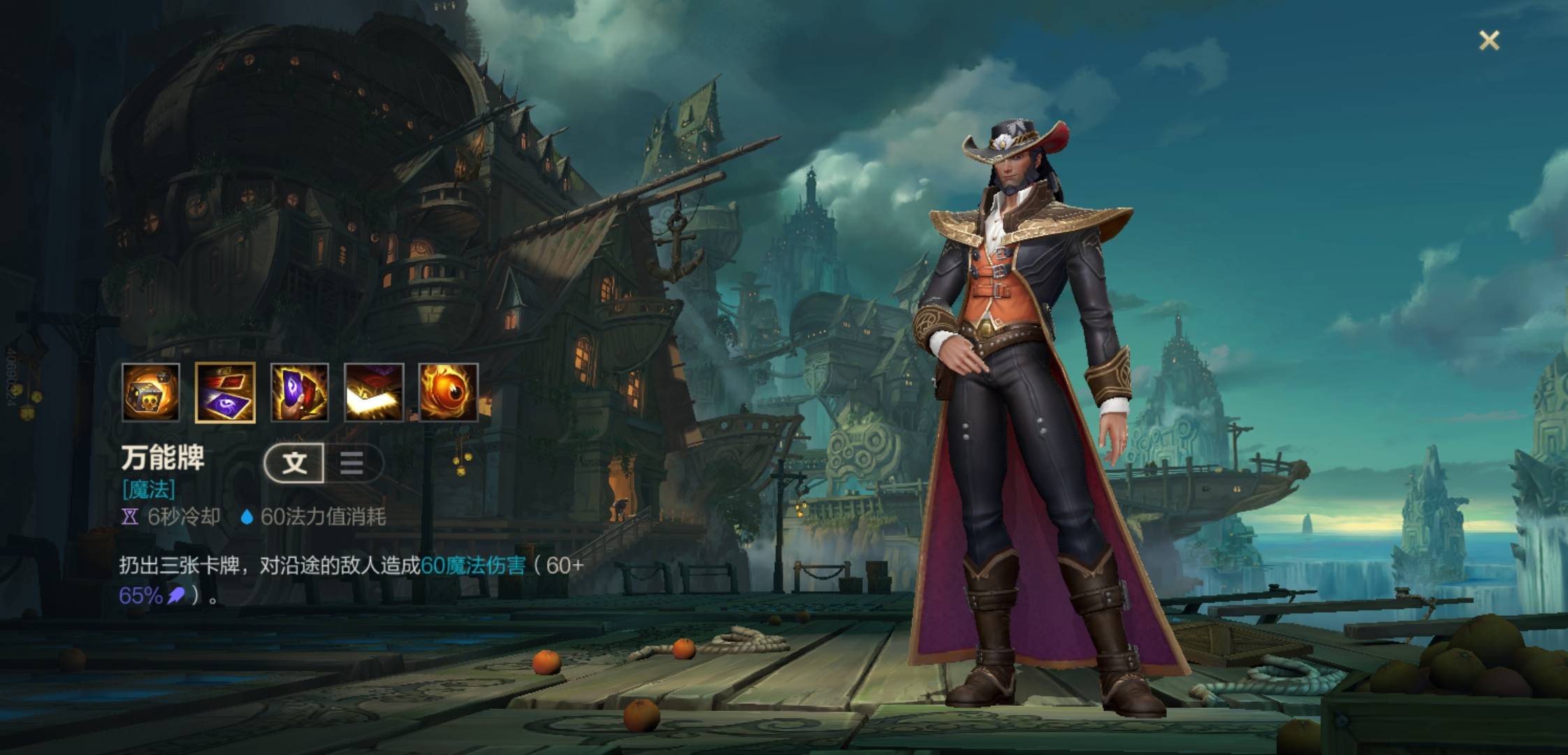Select the loaded dice passive ability icon
Image resolution: width=1568 pixels, height=755 pixels.
(x=151, y=392)
